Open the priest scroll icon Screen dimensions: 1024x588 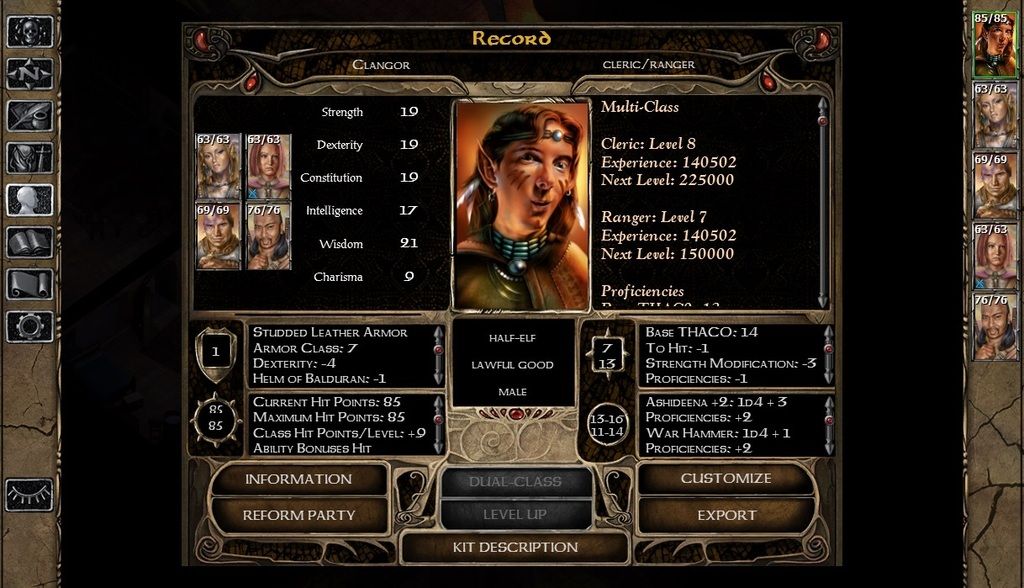[30, 284]
